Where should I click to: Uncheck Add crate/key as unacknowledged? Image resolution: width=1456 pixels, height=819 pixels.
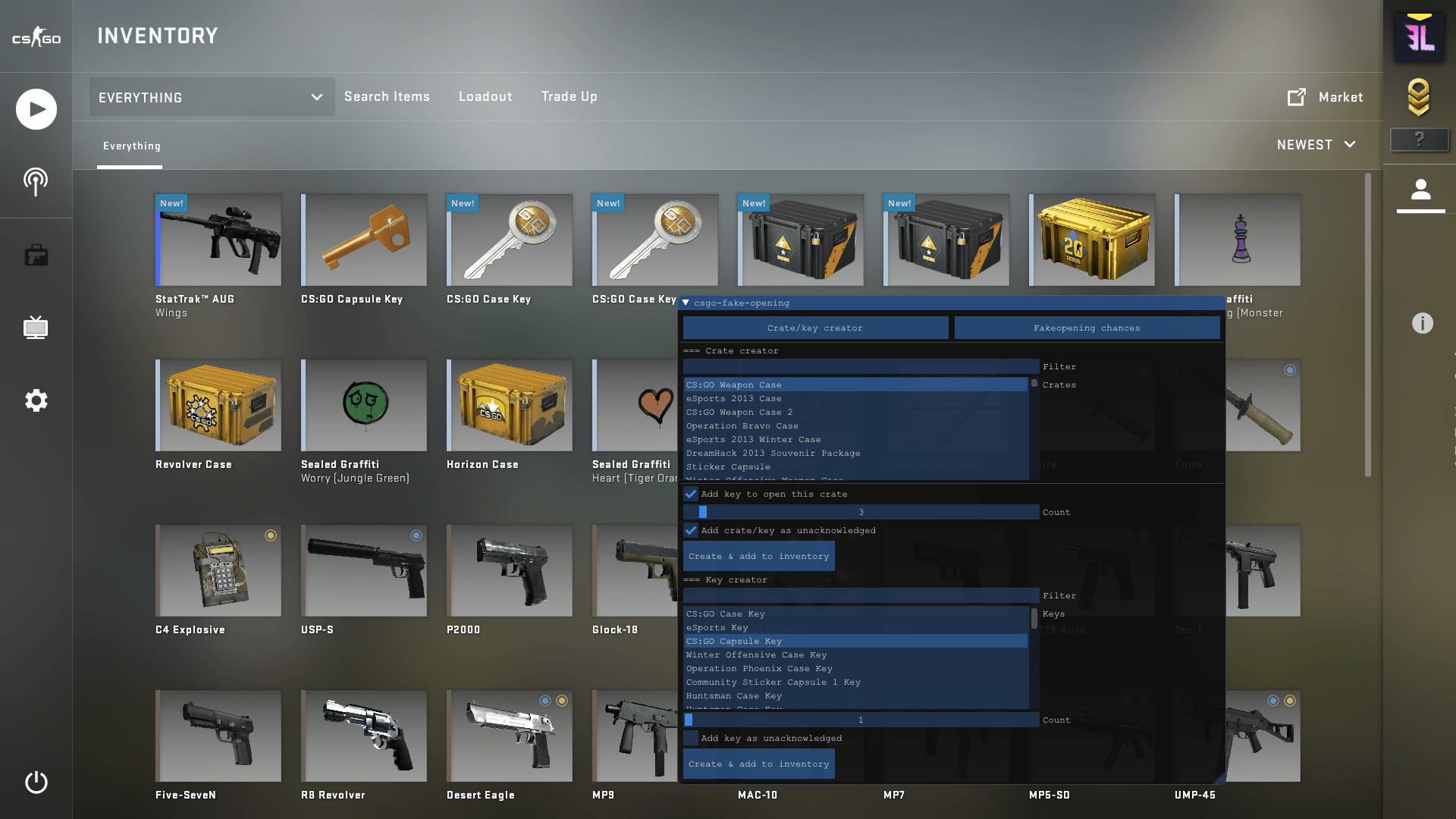(x=690, y=531)
